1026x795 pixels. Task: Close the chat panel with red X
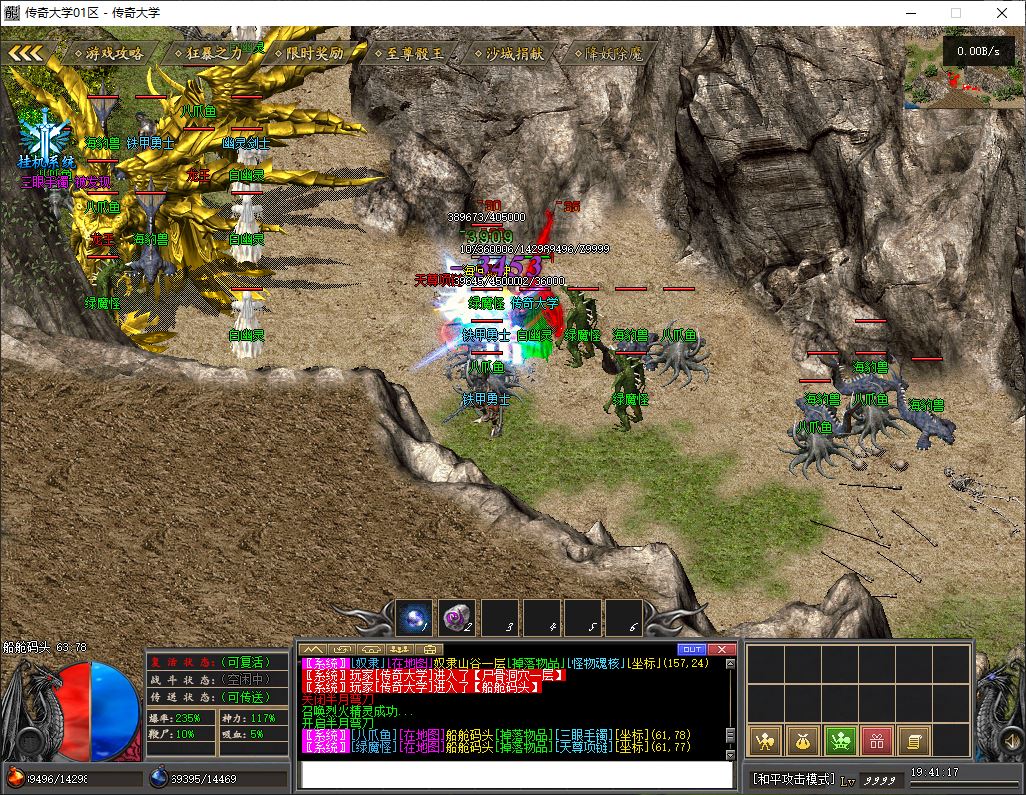point(722,649)
